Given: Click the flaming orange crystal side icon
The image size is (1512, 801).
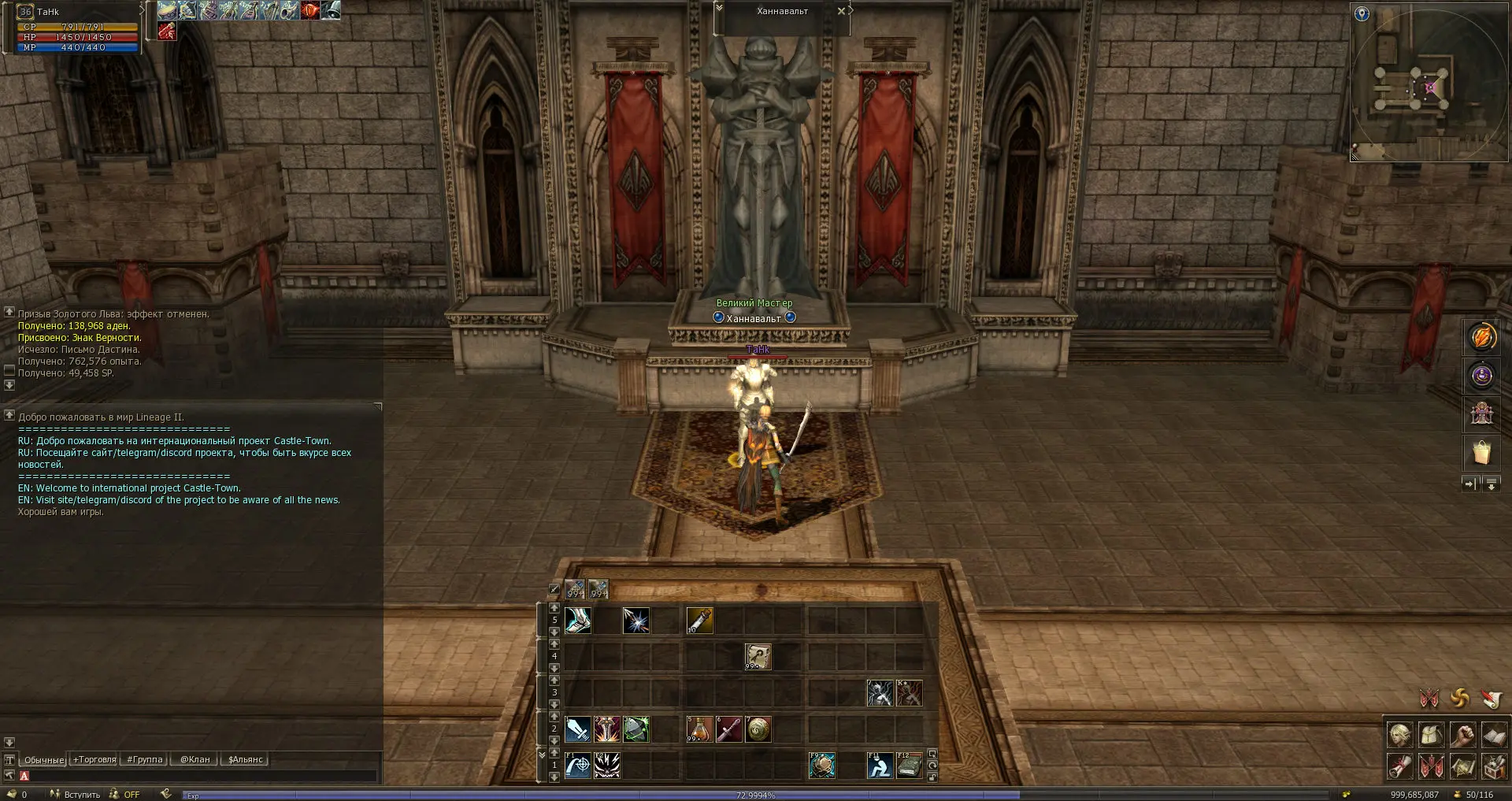Looking at the screenshot, I should point(1481,337).
